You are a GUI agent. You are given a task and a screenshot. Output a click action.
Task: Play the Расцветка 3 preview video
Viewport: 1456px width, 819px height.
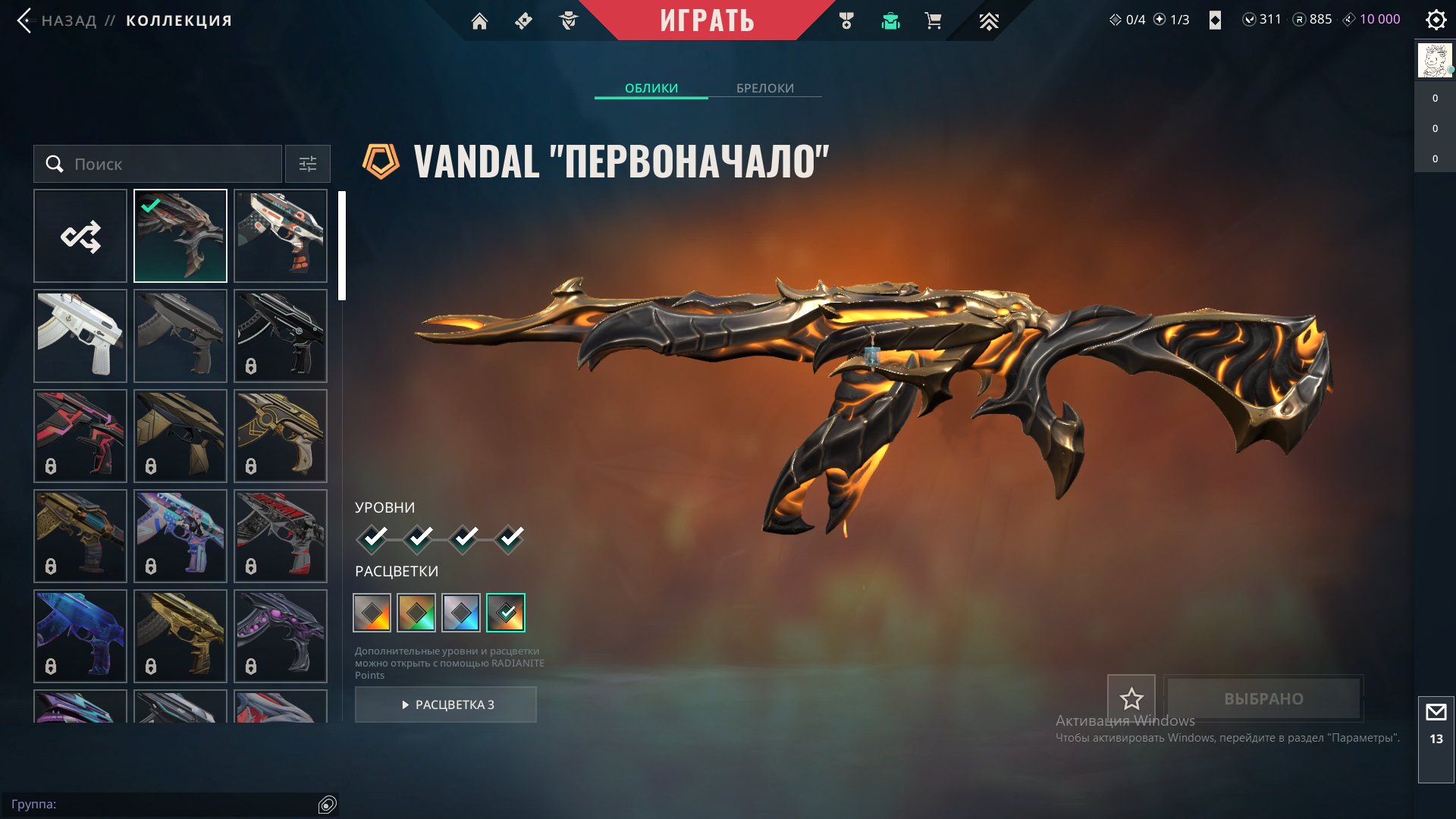click(x=446, y=704)
